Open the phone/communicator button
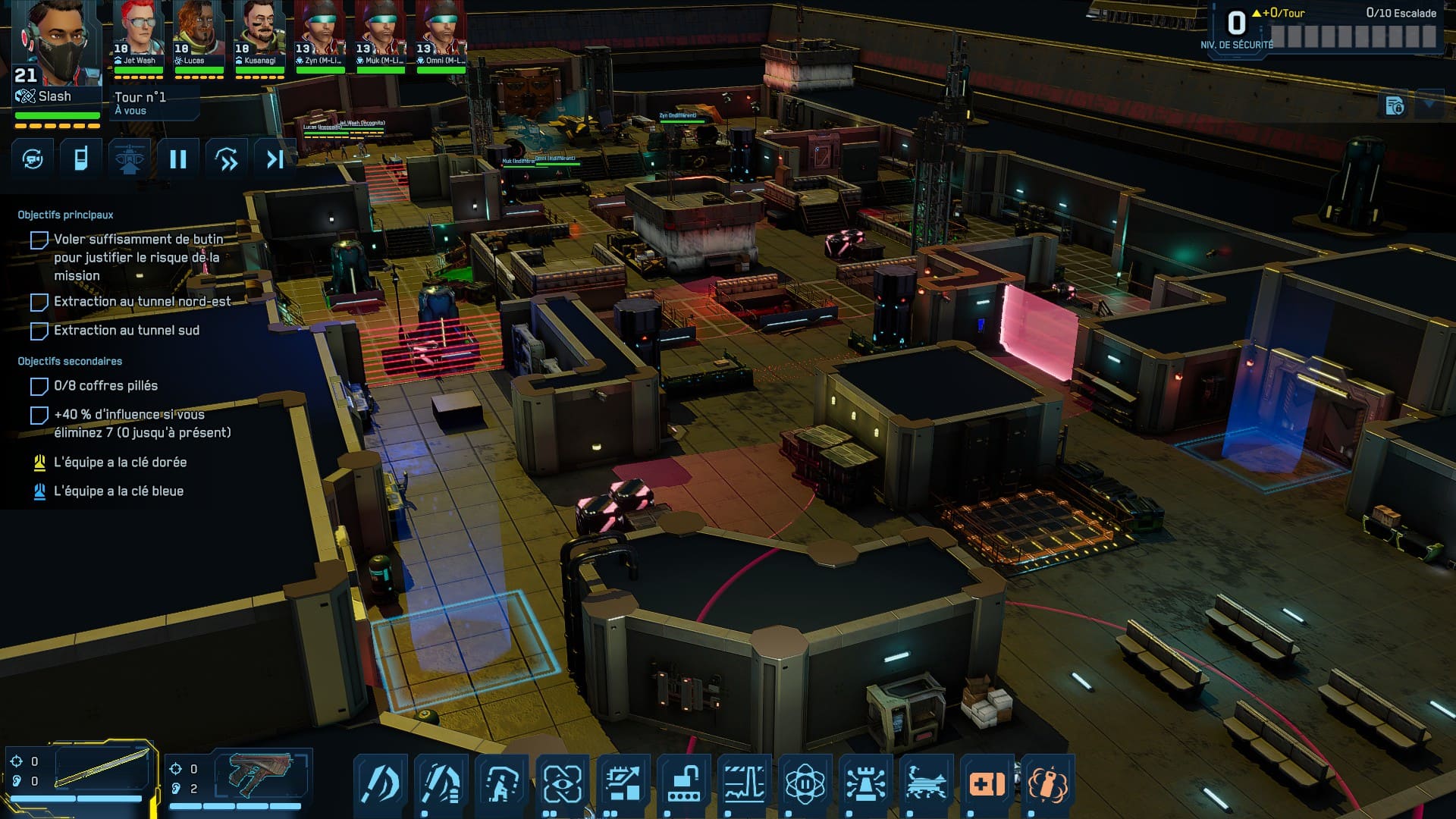This screenshot has height=819, width=1456. (x=81, y=159)
